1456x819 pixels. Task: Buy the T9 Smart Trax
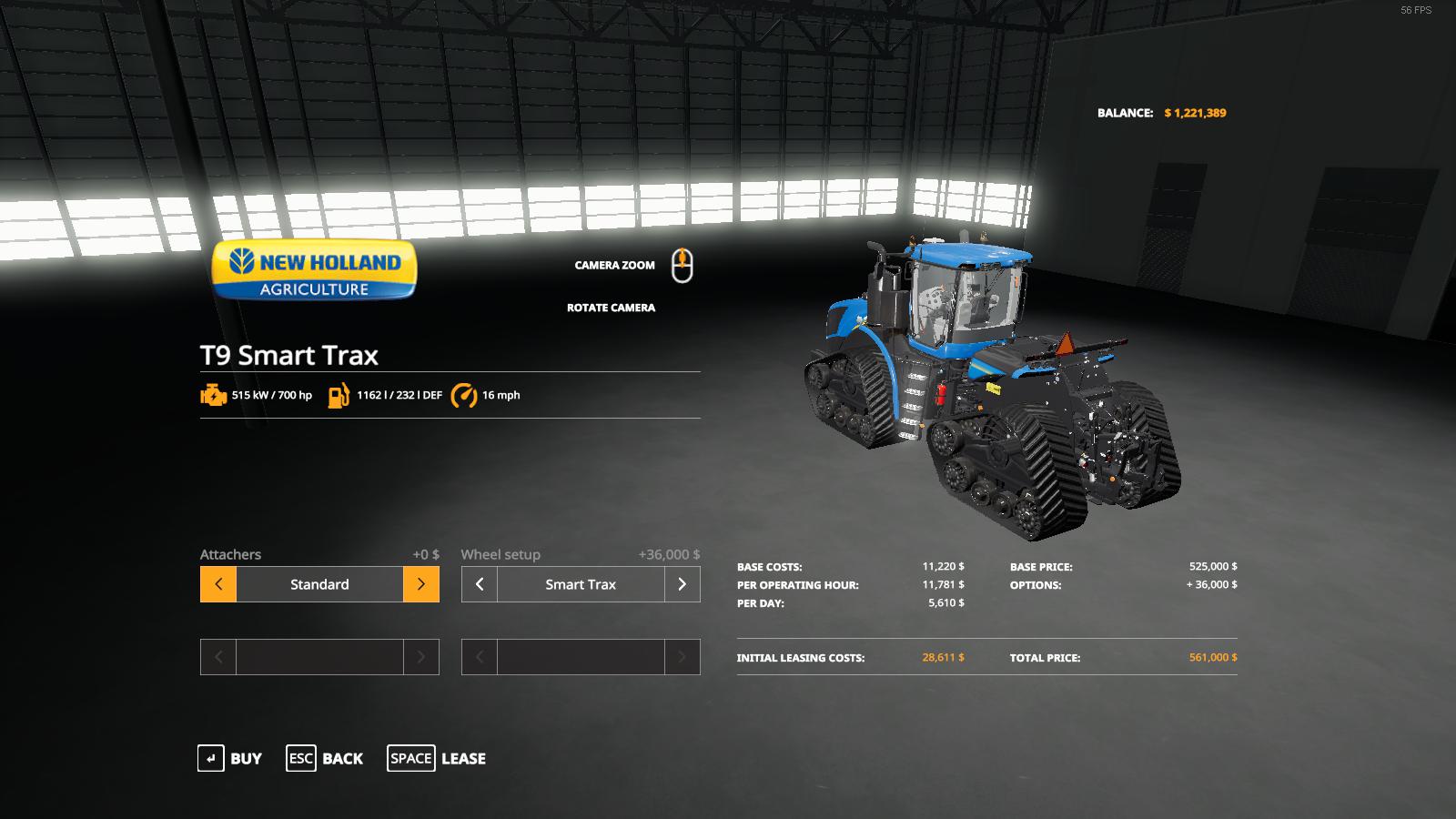point(229,758)
